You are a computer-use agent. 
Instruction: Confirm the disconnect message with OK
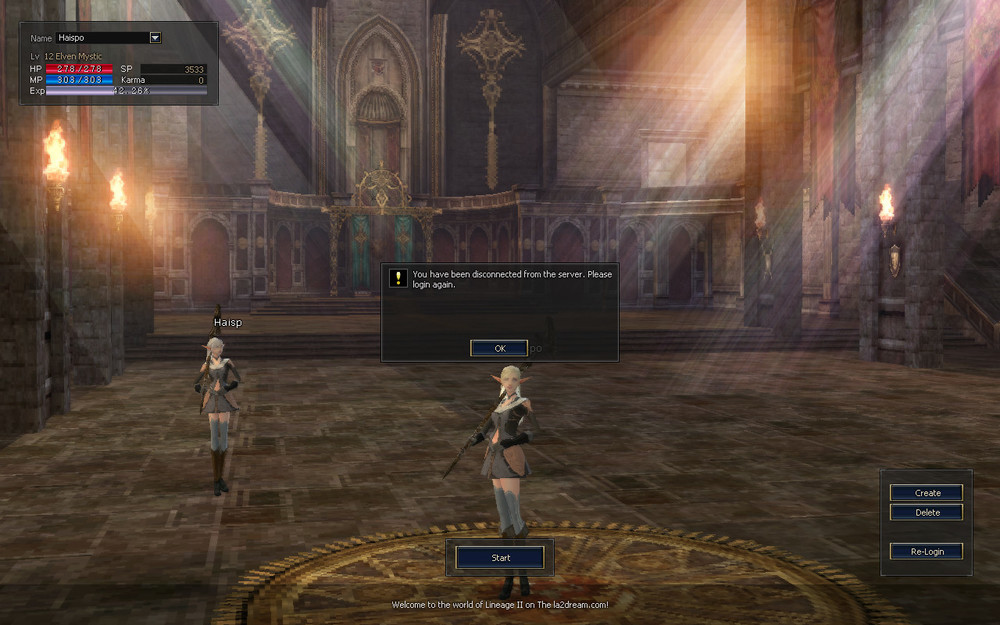(x=499, y=348)
